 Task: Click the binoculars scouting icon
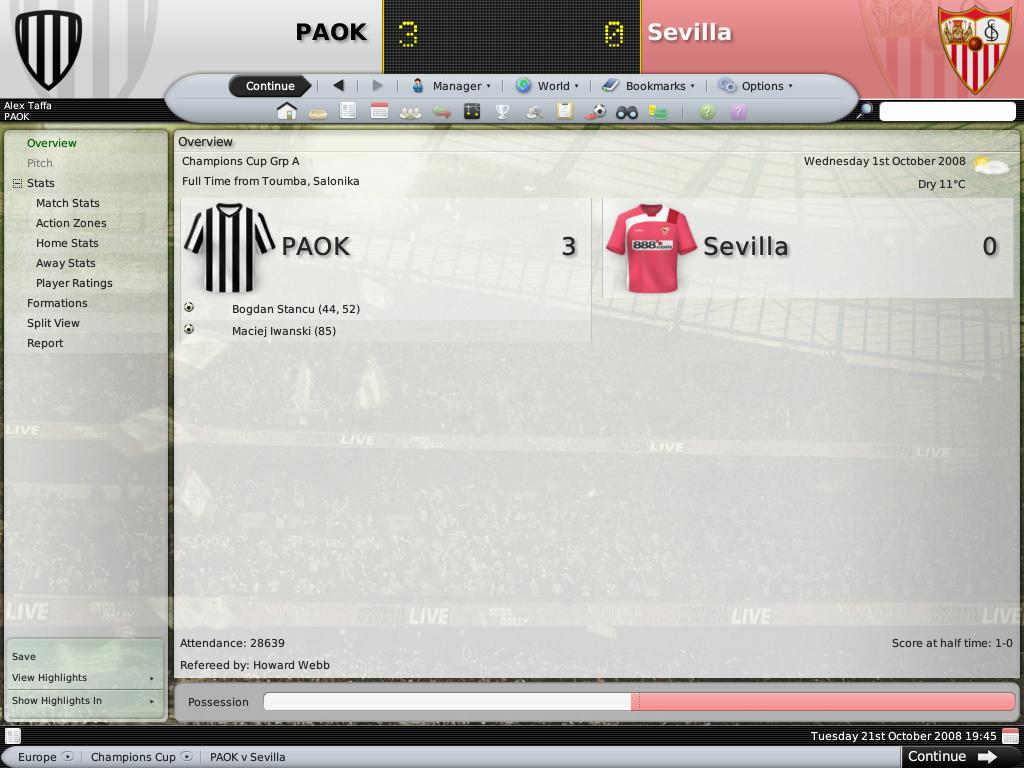click(627, 112)
